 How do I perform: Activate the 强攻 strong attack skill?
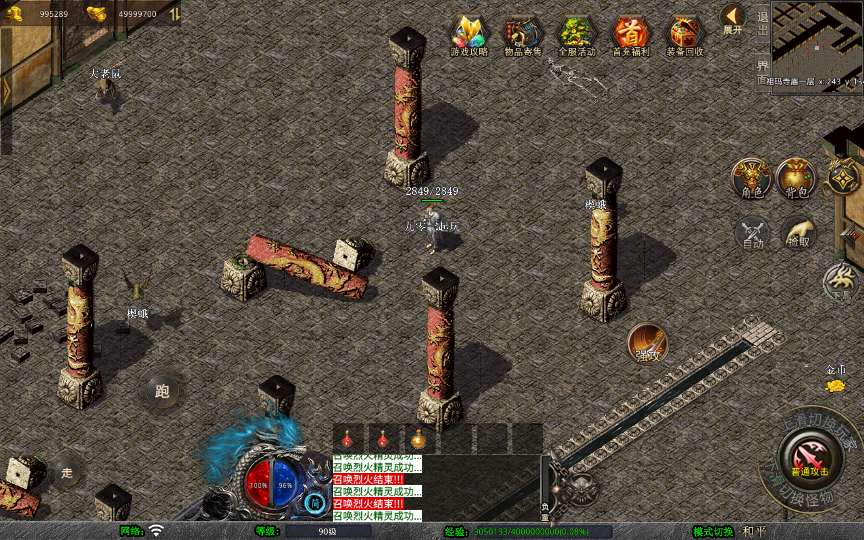(x=648, y=343)
